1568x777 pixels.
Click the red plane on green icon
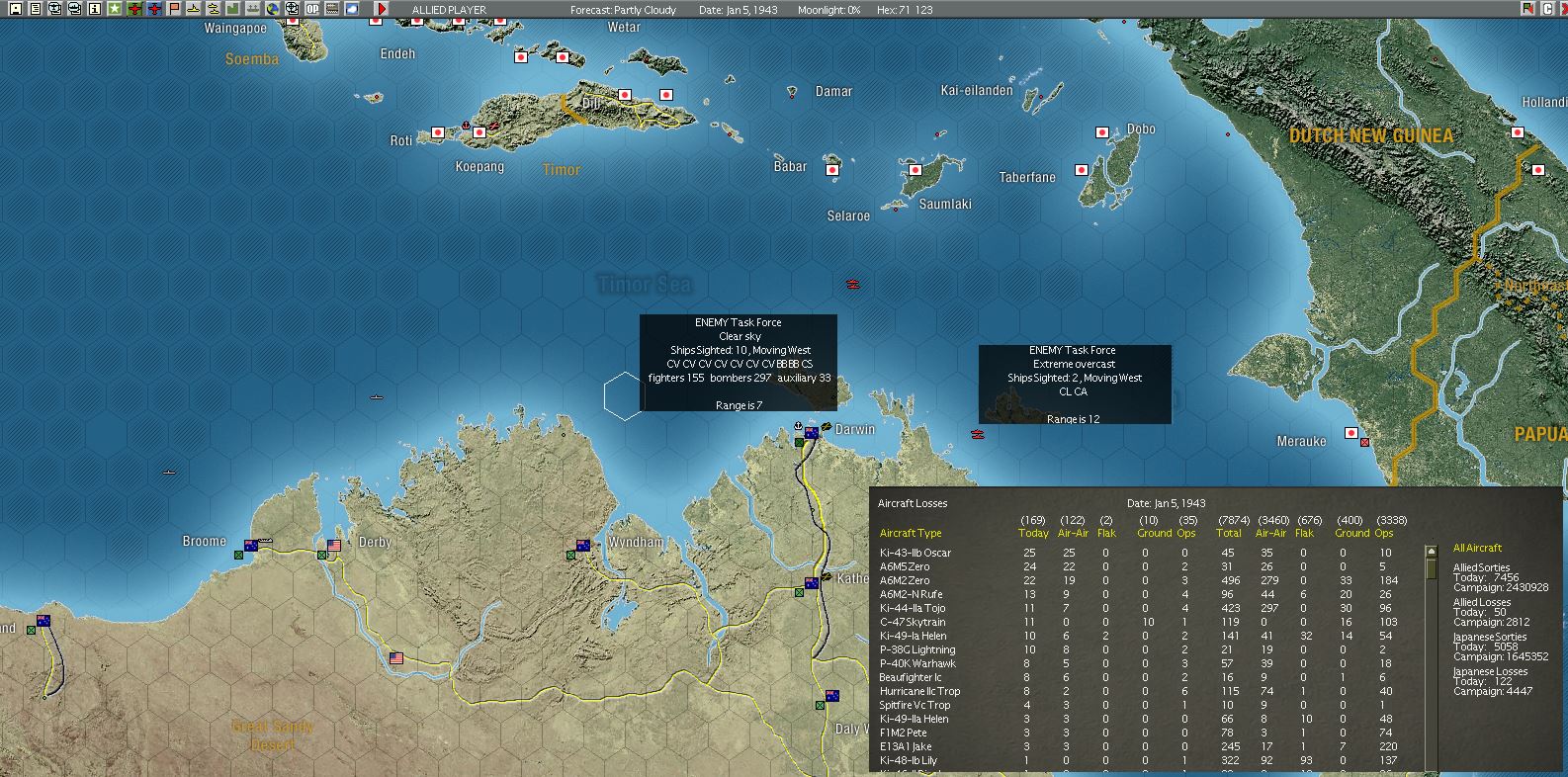pos(134,9)
